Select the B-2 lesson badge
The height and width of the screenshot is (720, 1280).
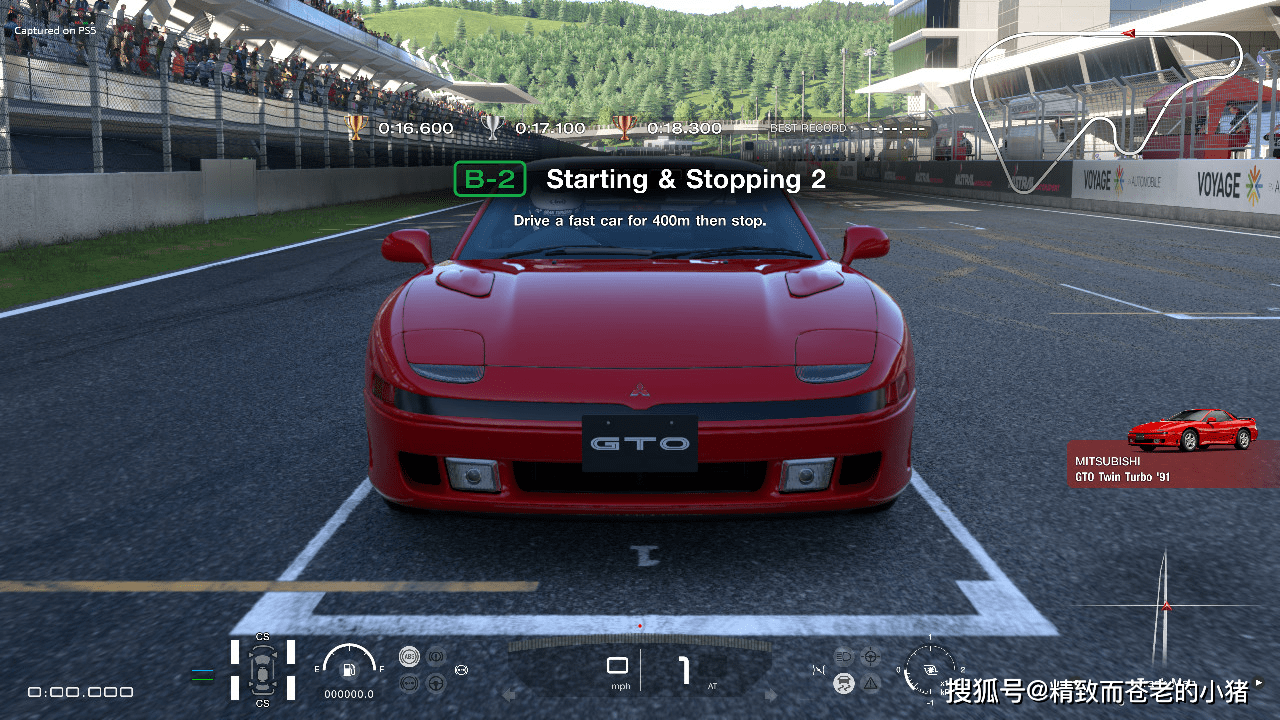click(489, 179)
